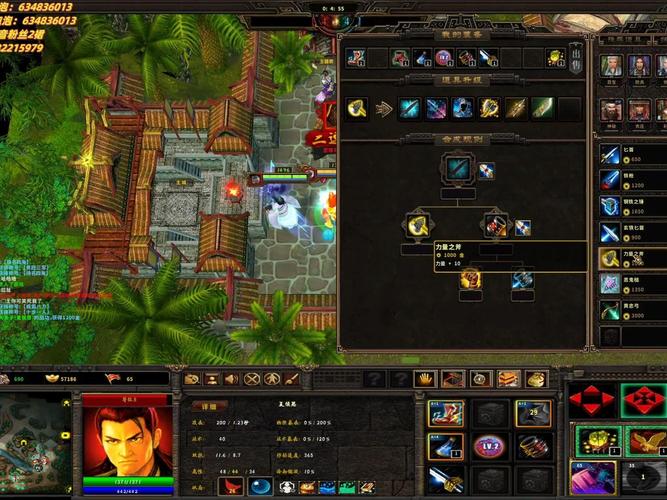This screenshot has height=500, width=667.
Task: Use the sword item in inventory
Action: click(x=445, y=478)
